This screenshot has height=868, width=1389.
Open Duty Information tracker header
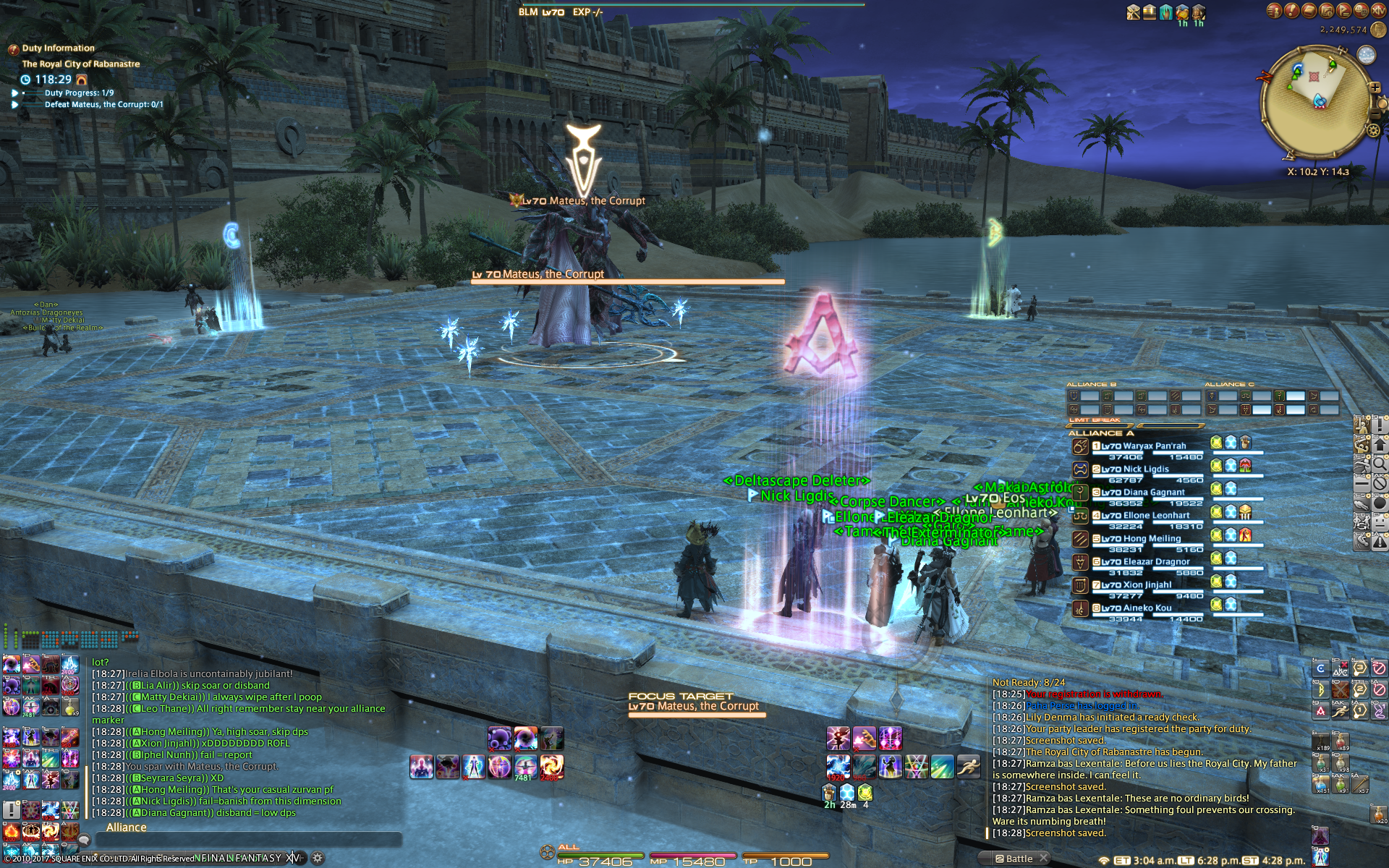(58, 48)
